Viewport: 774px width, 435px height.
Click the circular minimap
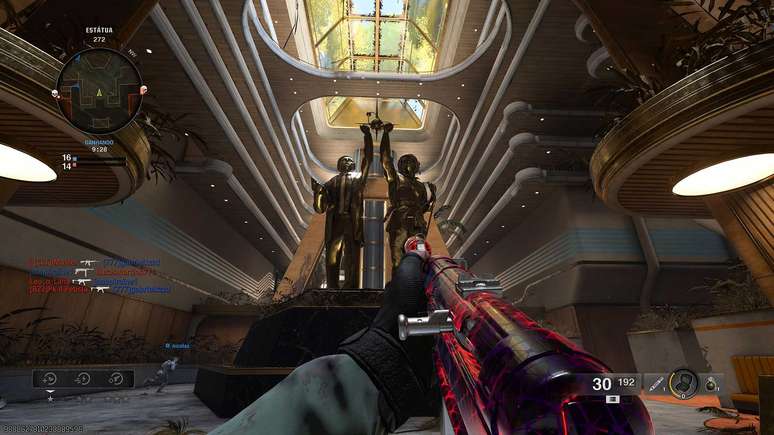99,91
